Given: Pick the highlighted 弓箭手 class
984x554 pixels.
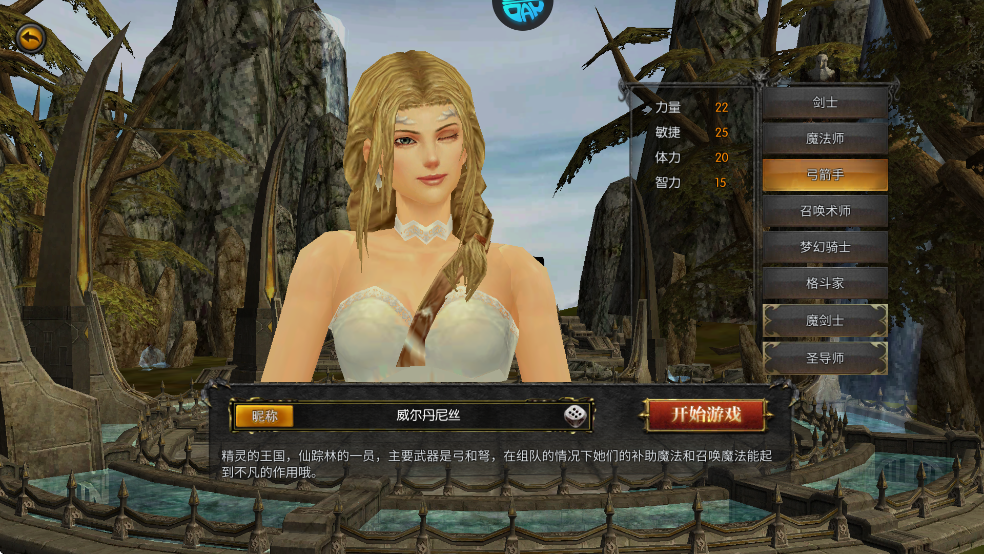Looking at the screenshot, I should click(x=825, y=175).
